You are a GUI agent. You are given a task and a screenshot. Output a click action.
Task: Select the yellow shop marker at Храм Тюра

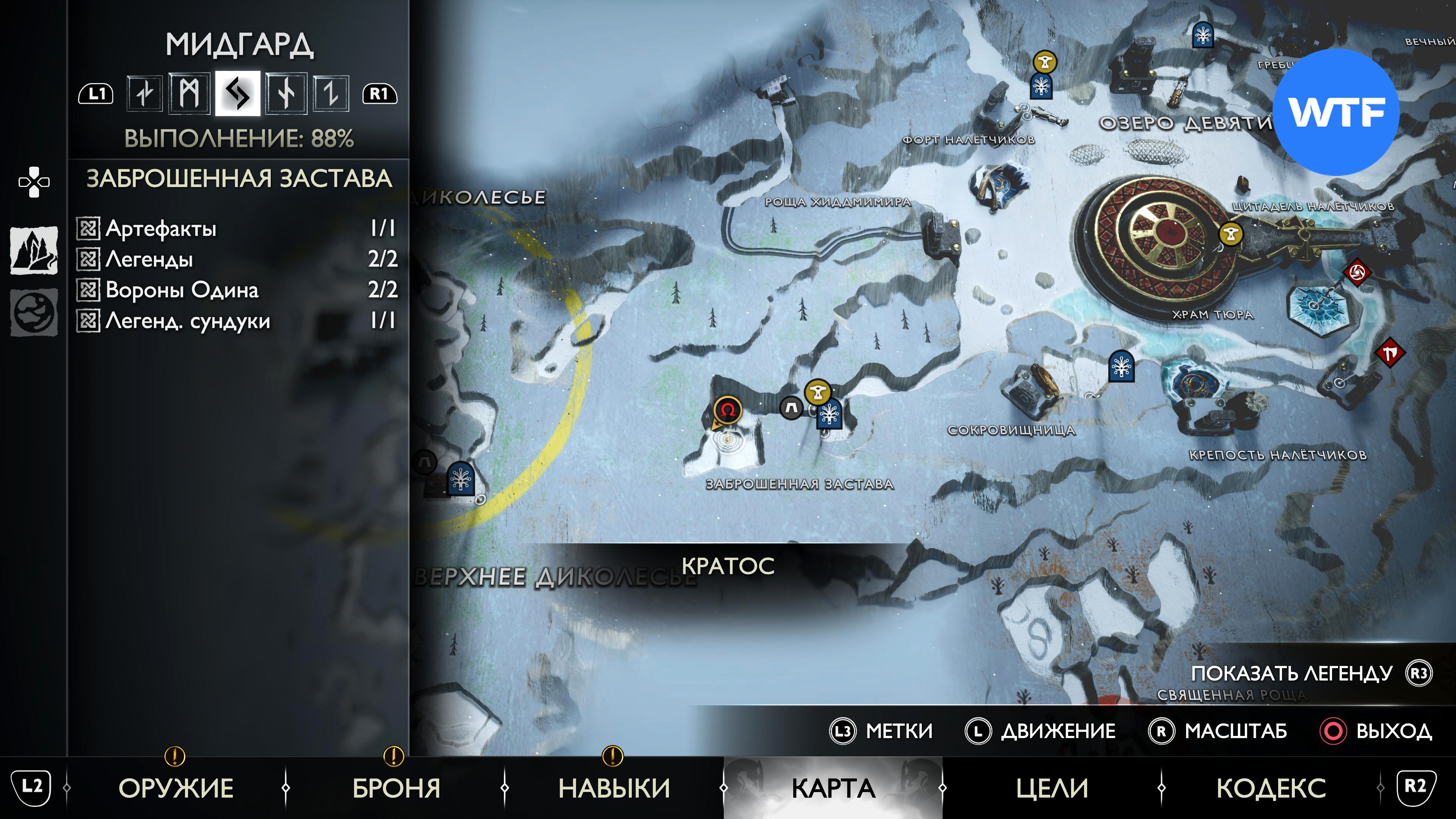(1230, 234)
